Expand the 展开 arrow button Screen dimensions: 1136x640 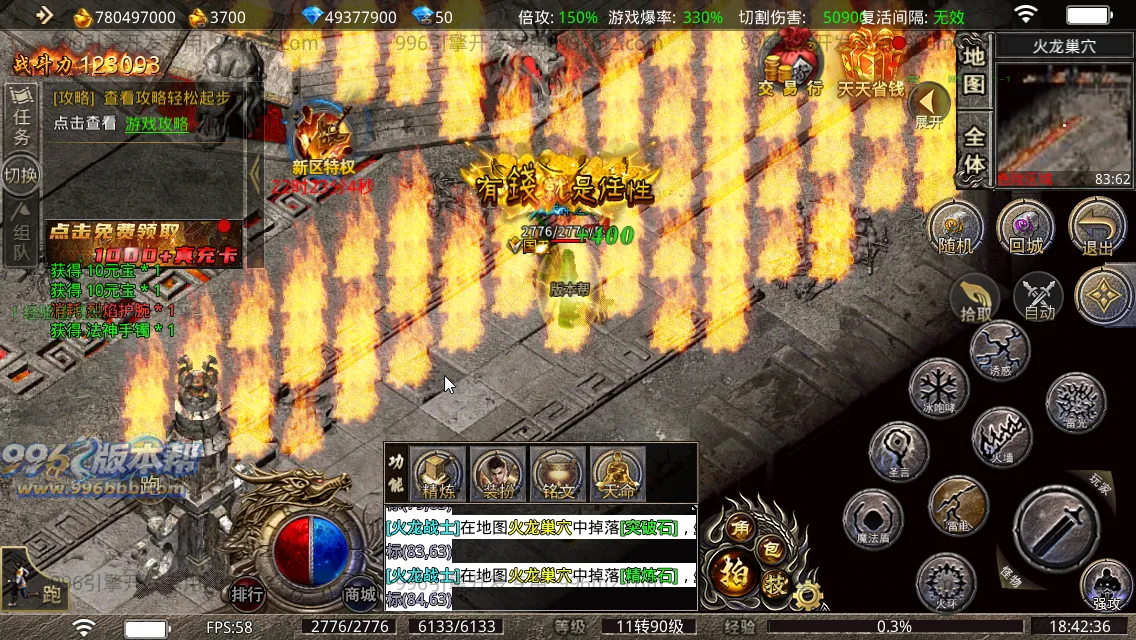point(929,104)
